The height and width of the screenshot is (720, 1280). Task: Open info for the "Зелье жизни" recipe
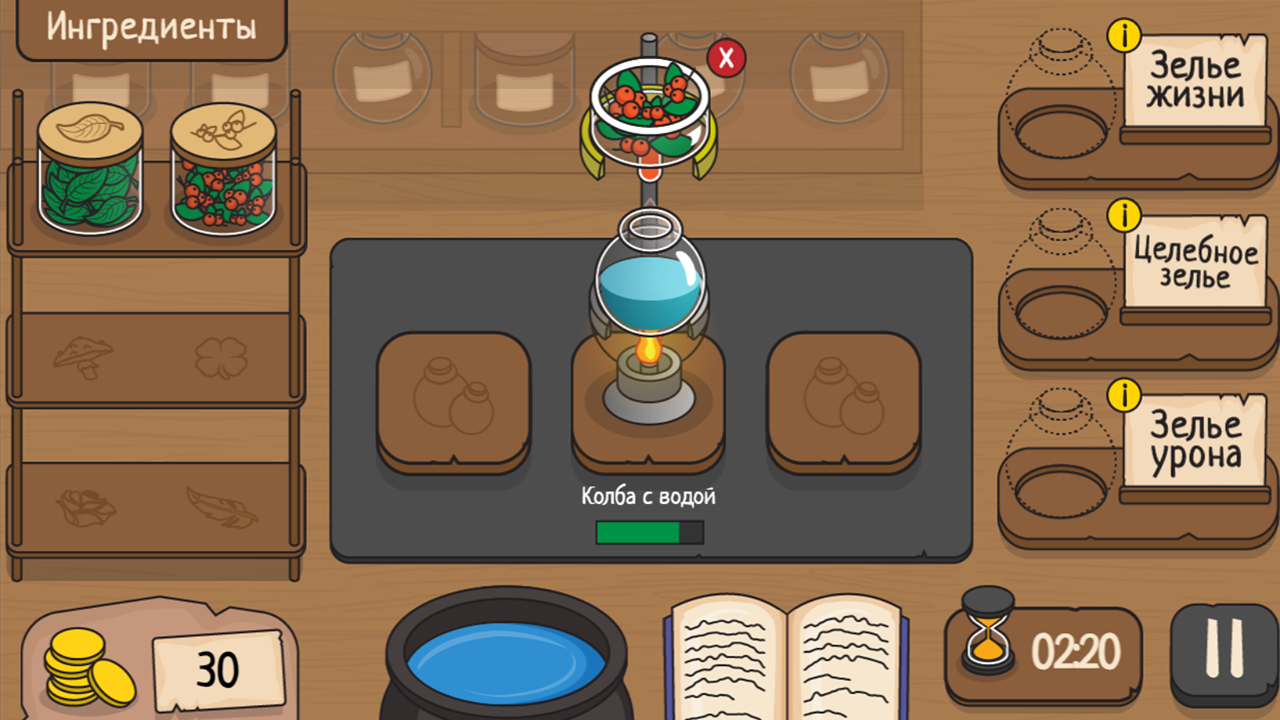pyautogui.click(x=1125, y=35)
